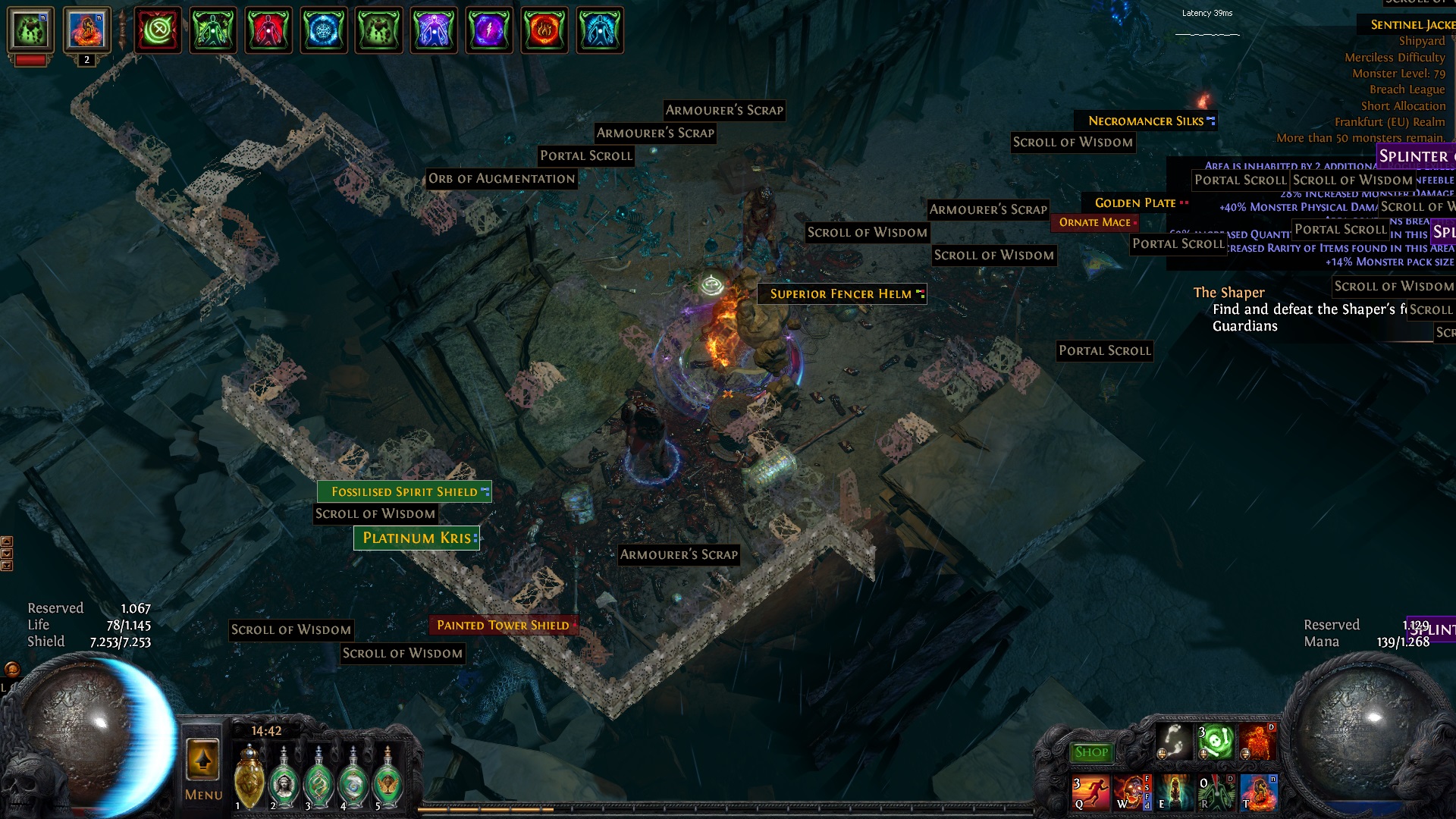Viewport: 1456px width, 819px height.
Task: Select the purple lightning bolt buff icon
Action: pyautogui.click(x=489, y=30)
